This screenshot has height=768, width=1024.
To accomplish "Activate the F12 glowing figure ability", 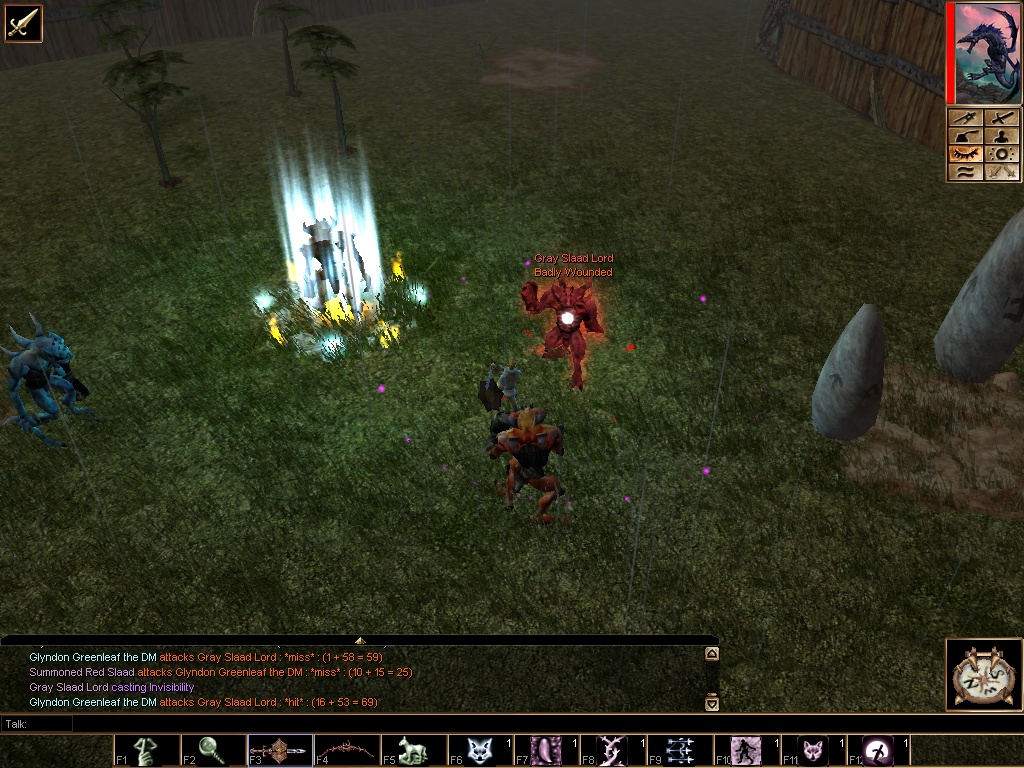I will (880, 750).
